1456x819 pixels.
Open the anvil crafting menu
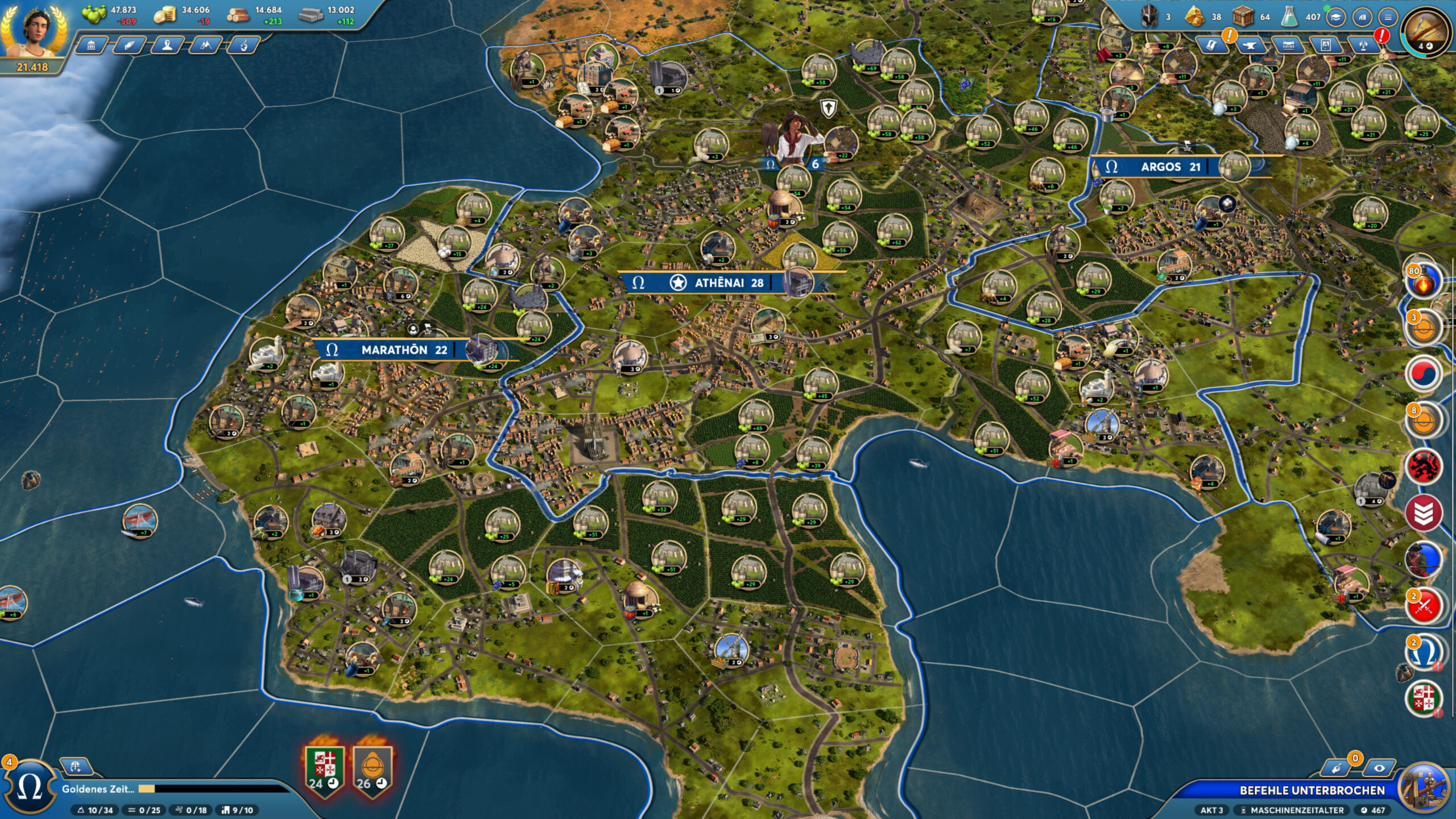click(x=1250, y=45)
